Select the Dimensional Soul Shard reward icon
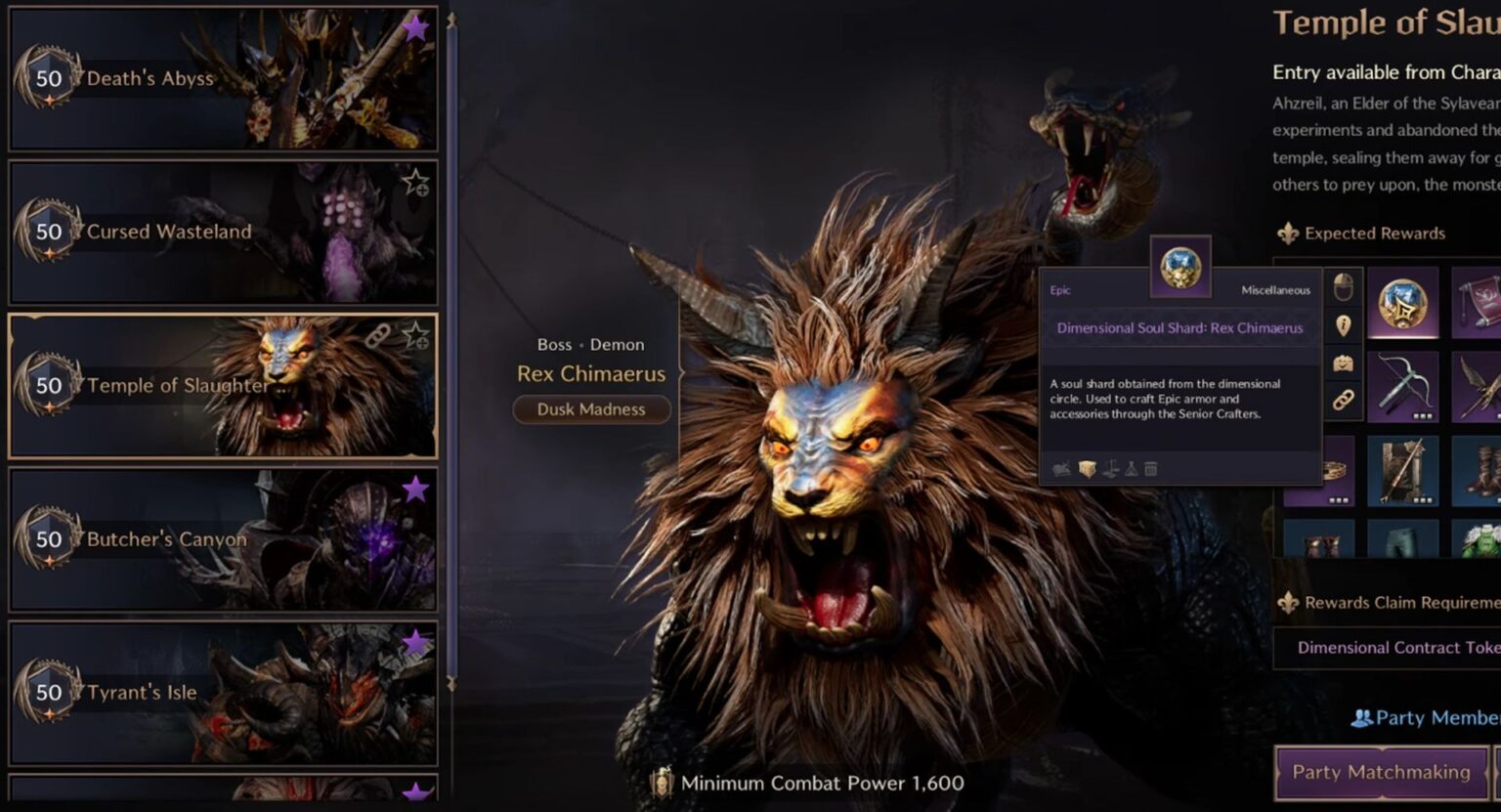The height and width of the screenshot is (812, 1501). click(1402, 303)
